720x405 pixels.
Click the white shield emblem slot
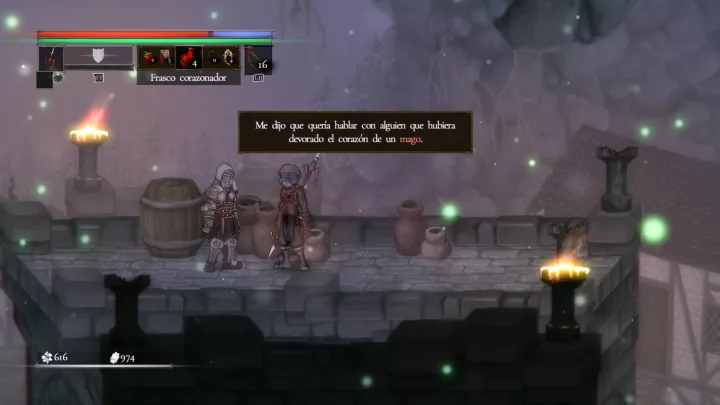[x=98, y=57]
